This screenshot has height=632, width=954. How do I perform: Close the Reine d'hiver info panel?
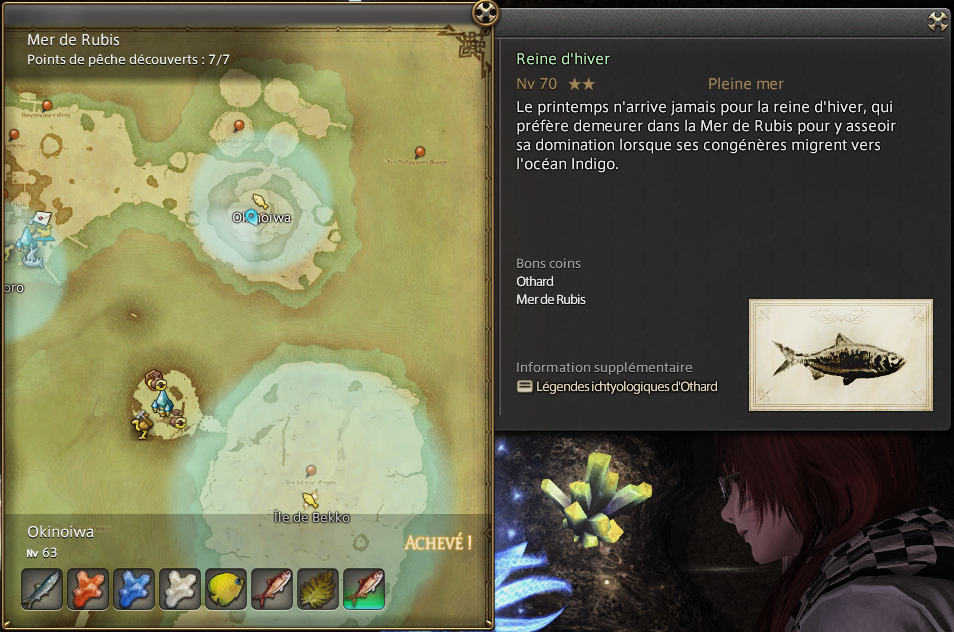(x=938, y=21)
